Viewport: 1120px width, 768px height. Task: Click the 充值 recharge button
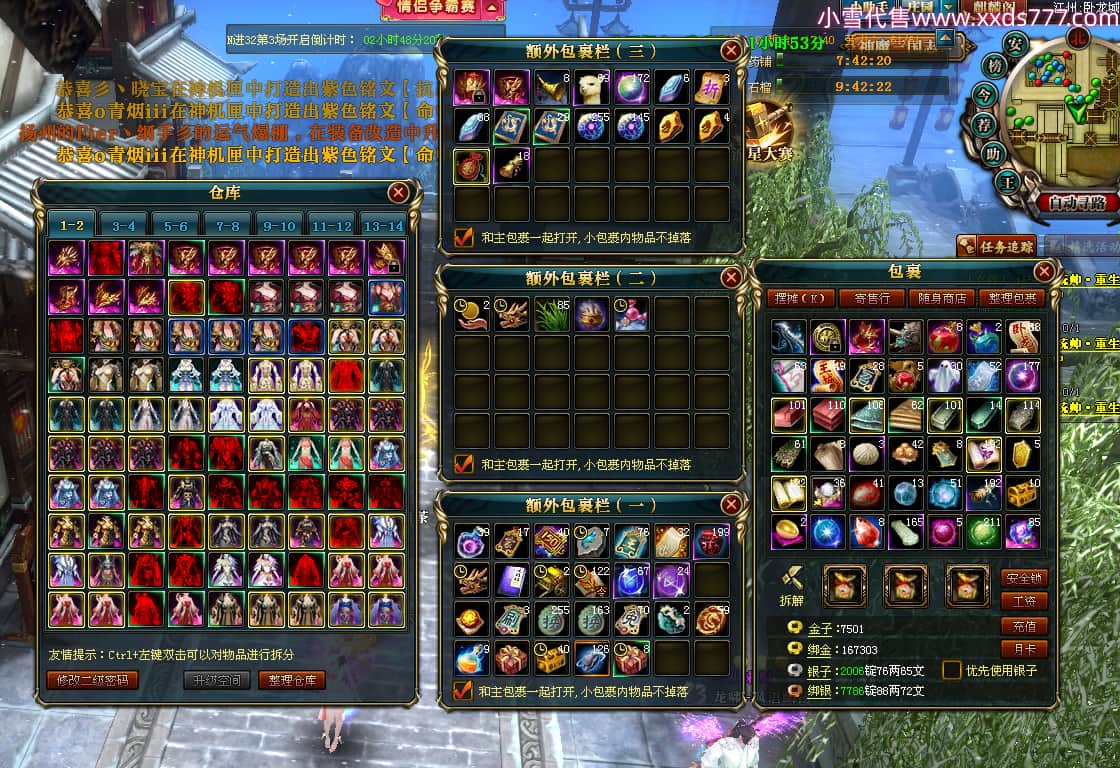[1024, 625]
